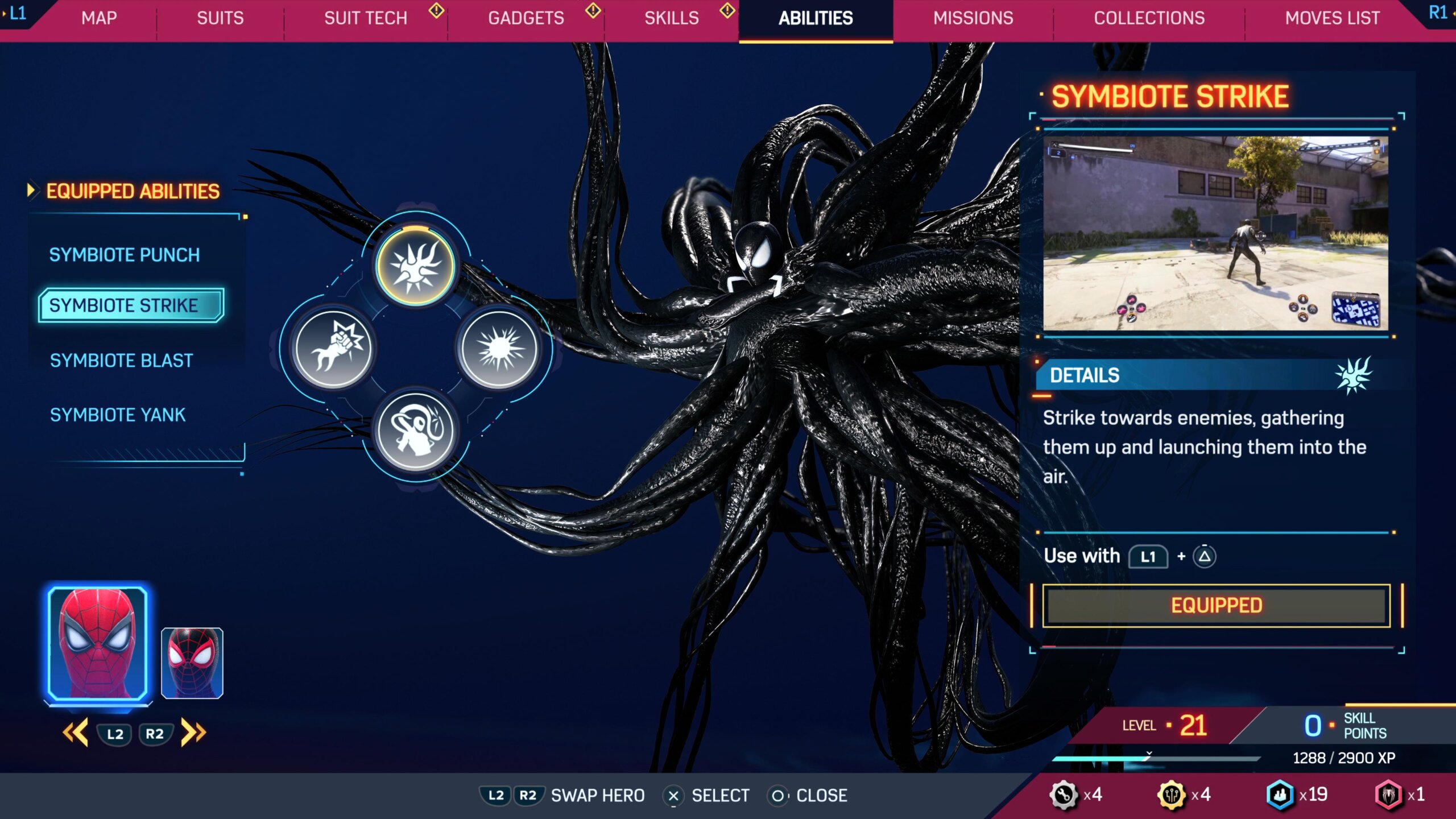The image size is (1456, 819).
Task: Open the Symbiote Strike preview video thumbnail
Action: pos(1215,233)
